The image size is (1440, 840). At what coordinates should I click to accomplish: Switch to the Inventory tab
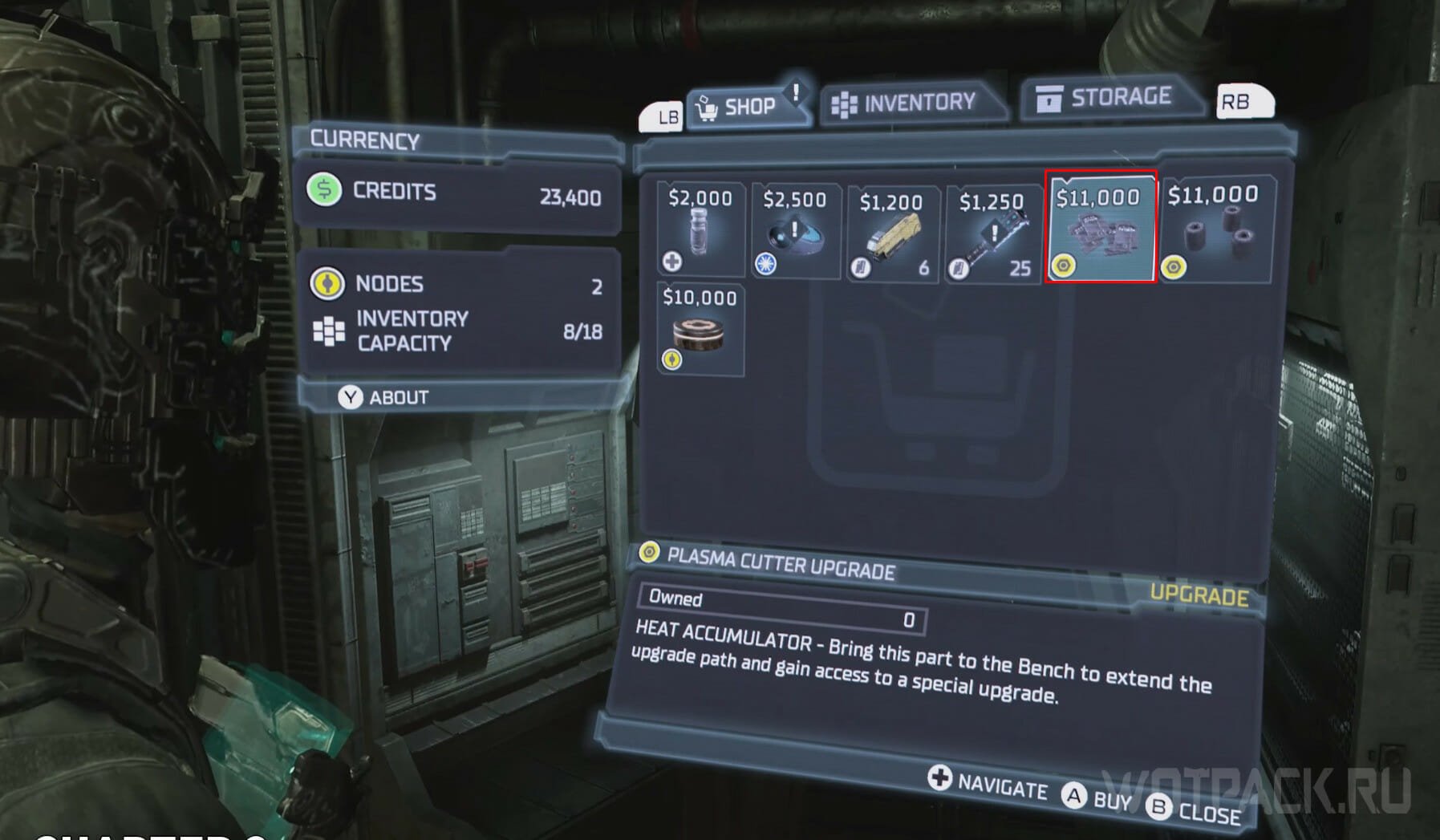pos(907,103)
